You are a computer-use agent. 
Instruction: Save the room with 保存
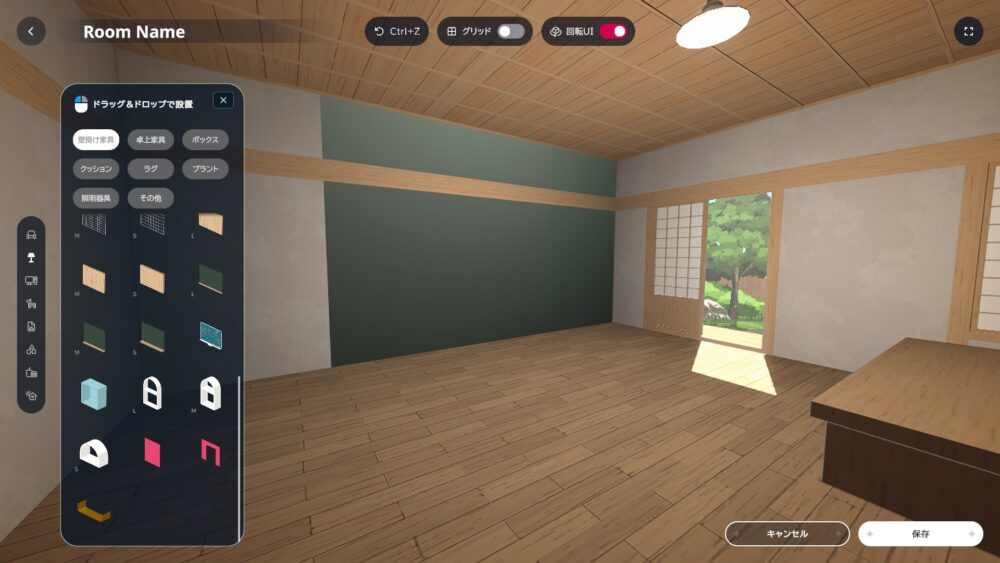pyautogui.click(x=920, y=534)
